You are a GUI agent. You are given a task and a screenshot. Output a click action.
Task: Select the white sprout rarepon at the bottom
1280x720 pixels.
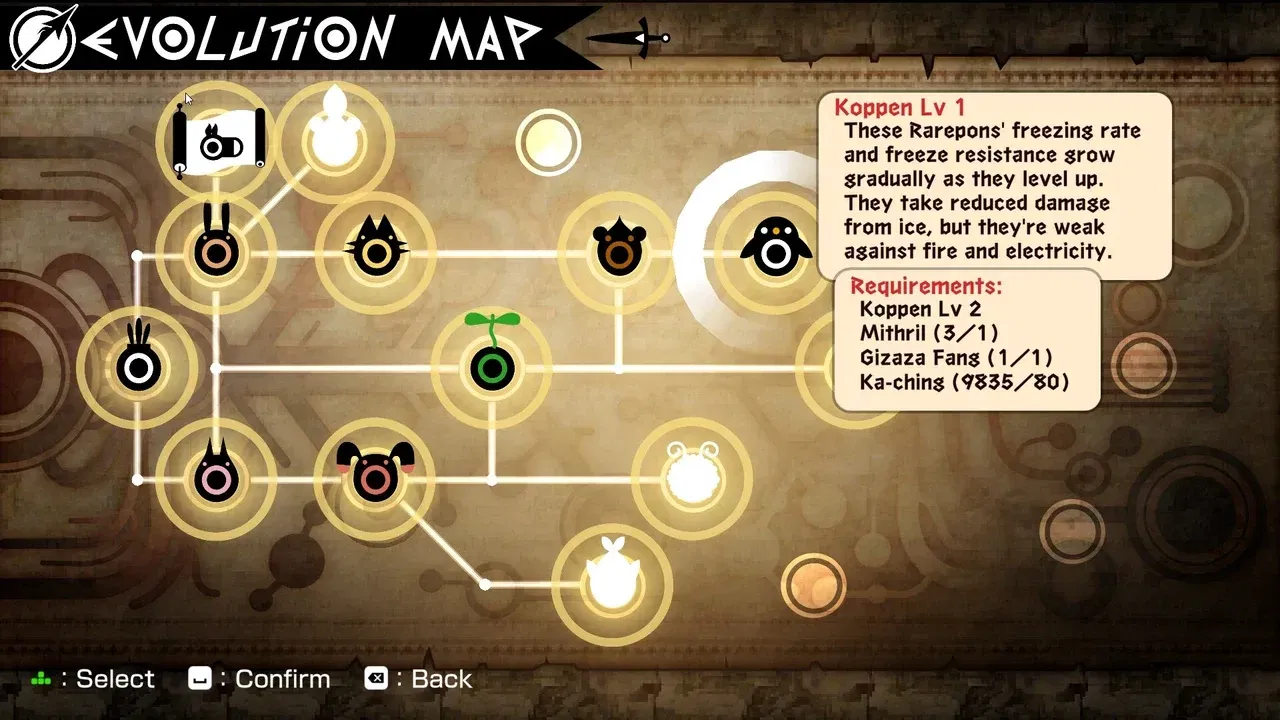coord(613,580)
